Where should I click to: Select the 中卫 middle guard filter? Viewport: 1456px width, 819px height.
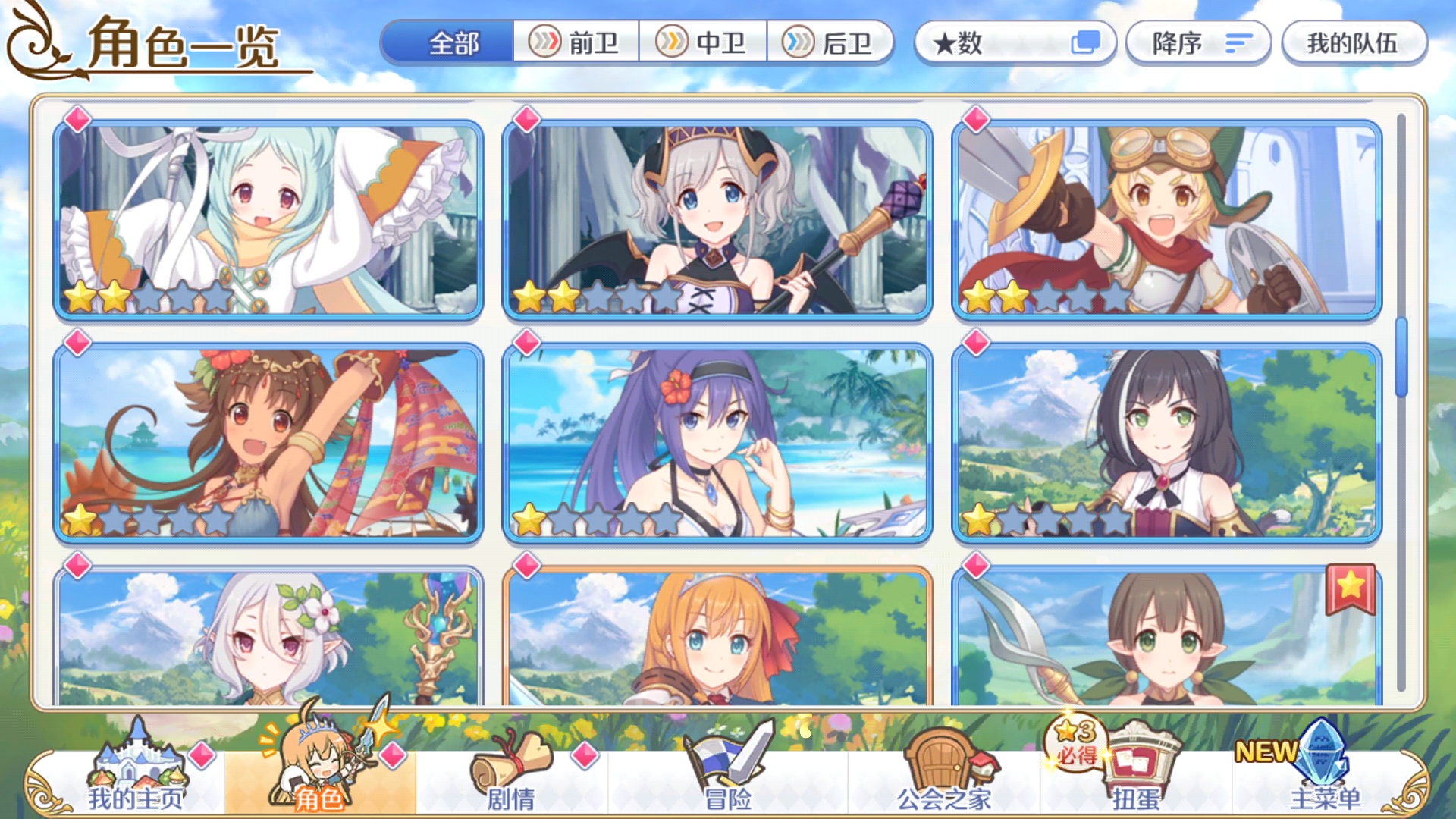coord(704,43)
